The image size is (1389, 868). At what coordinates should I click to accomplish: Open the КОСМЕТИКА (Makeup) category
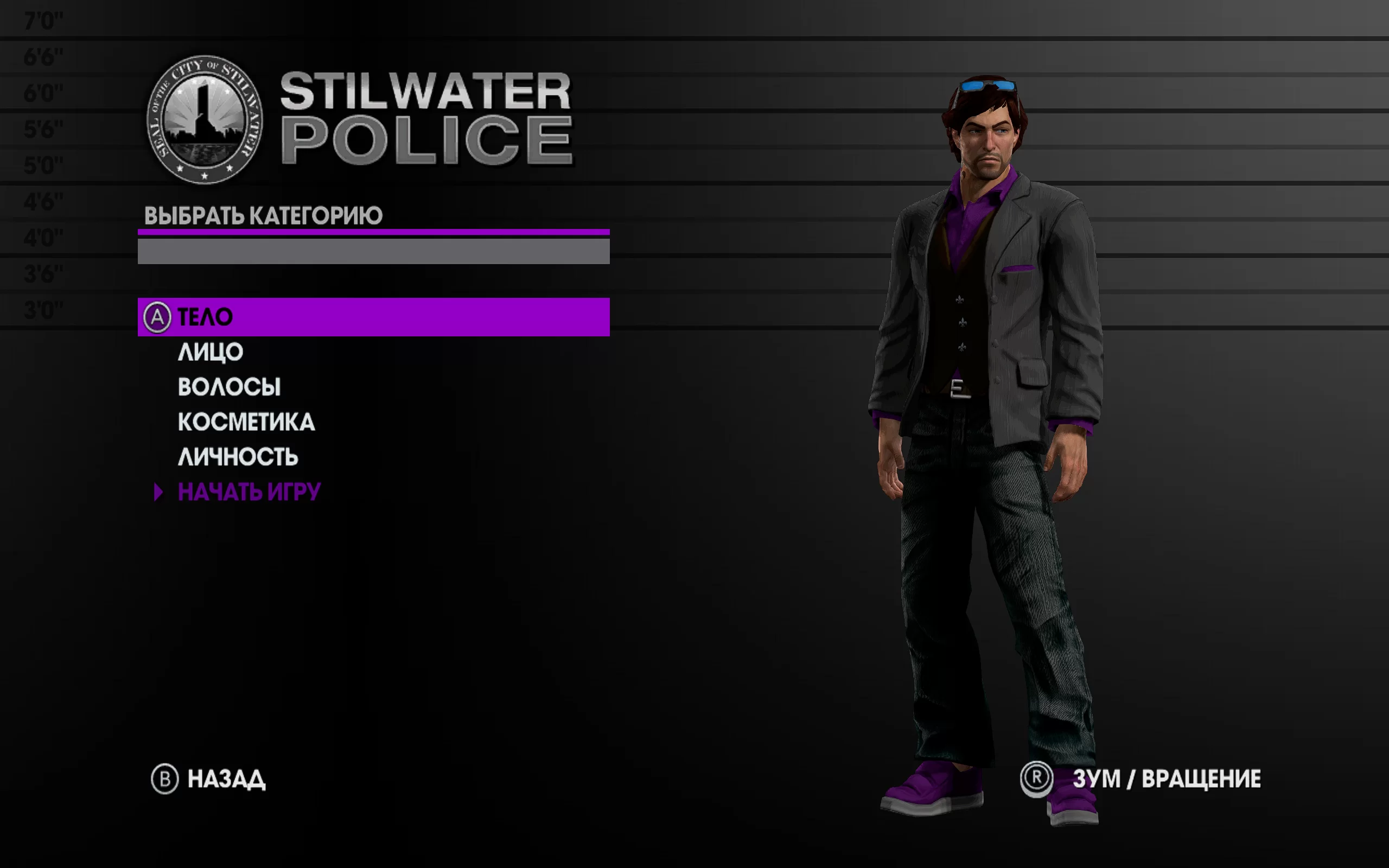246,422
